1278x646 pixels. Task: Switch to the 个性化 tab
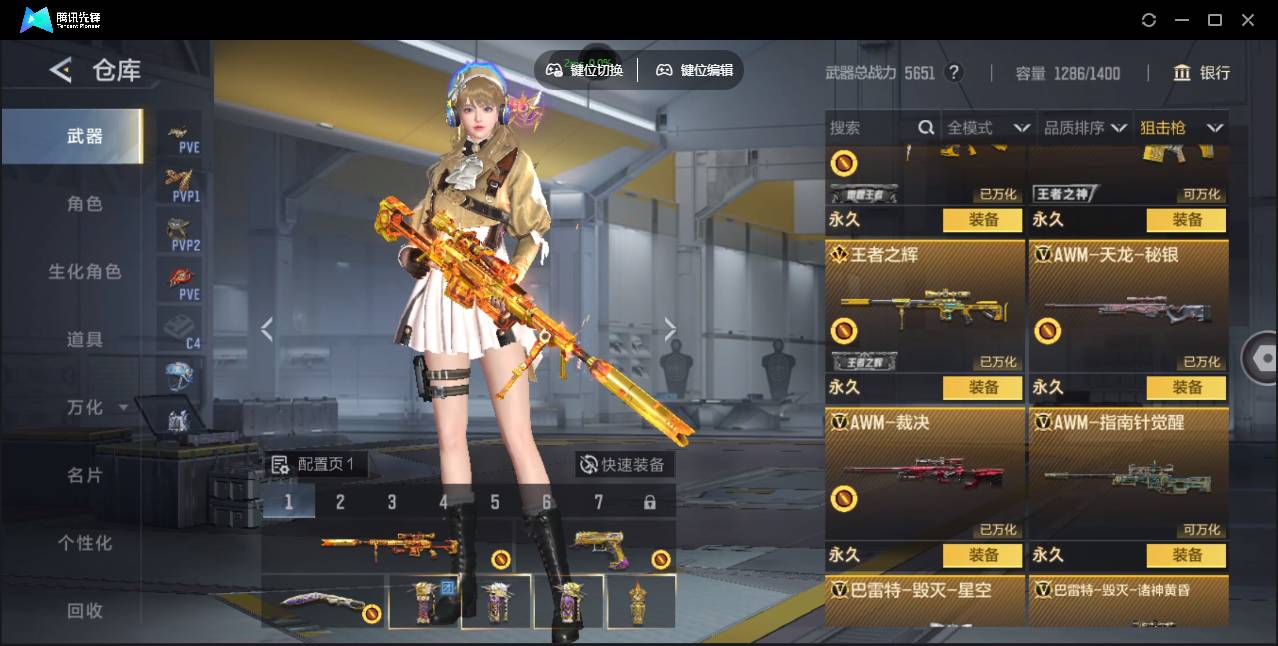coord(85,543)
